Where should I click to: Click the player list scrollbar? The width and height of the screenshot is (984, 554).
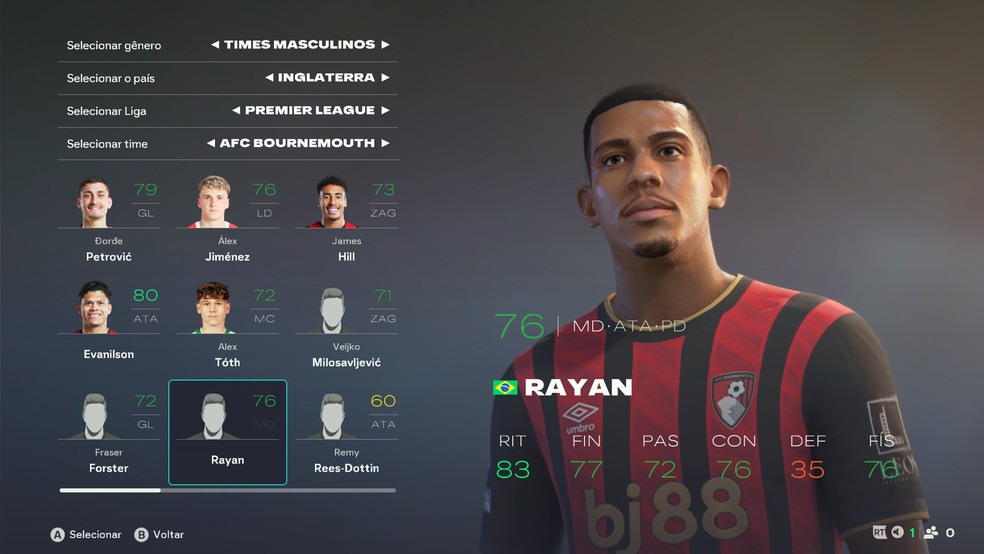pos(227,490)
